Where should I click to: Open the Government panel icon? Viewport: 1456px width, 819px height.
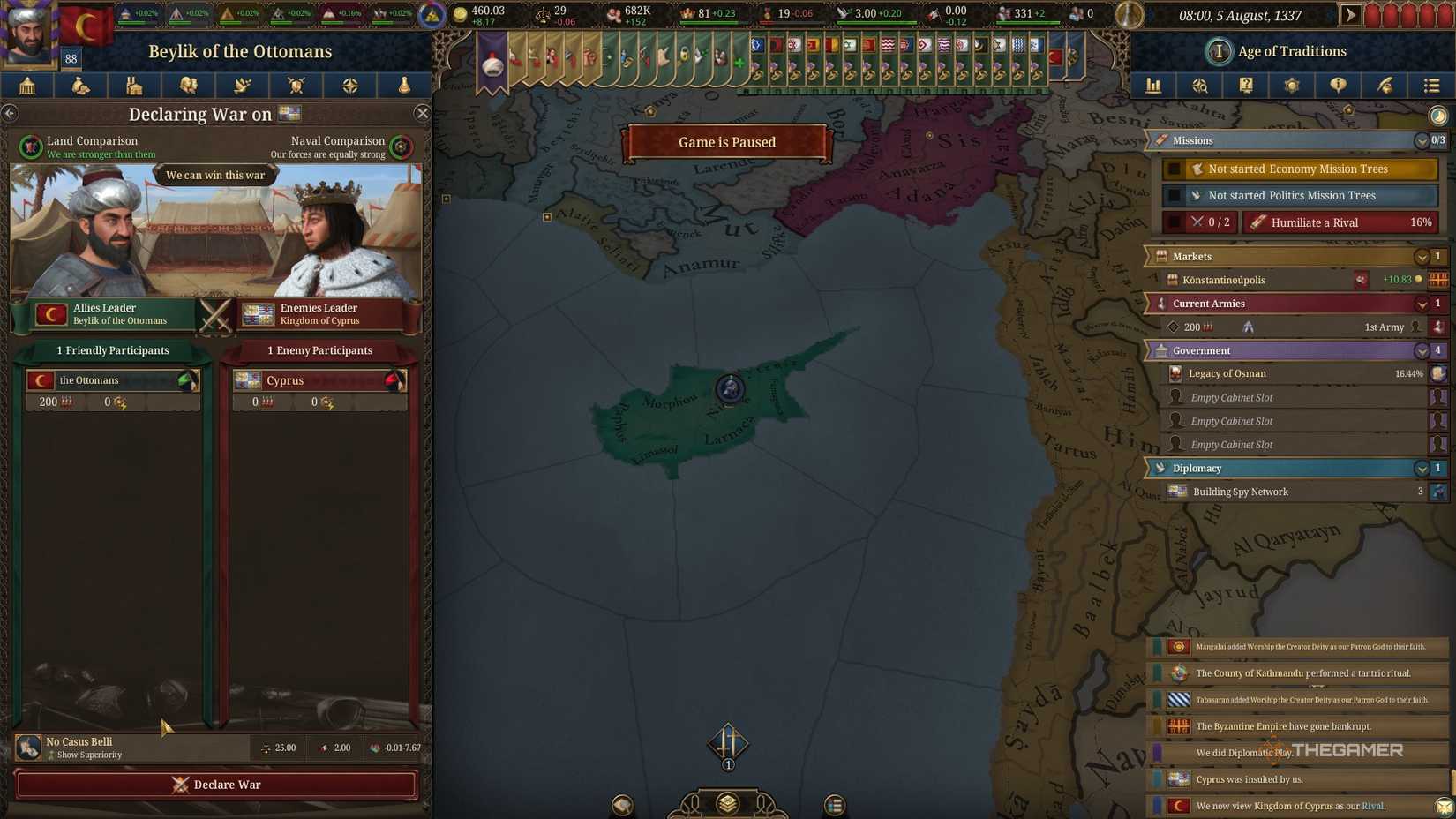[27, 86]
